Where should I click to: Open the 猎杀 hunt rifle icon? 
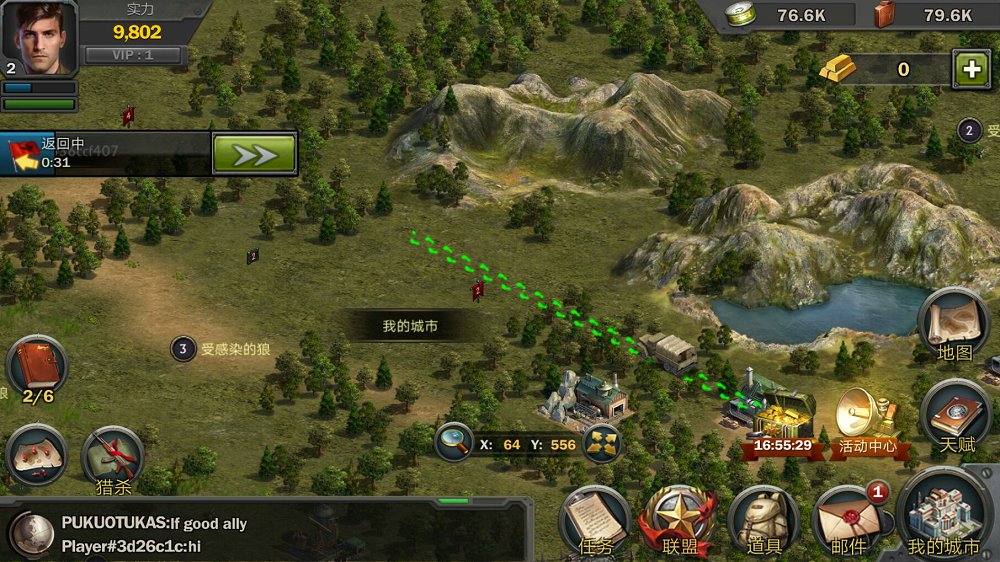pyautogui.click(x=113, y=460)
